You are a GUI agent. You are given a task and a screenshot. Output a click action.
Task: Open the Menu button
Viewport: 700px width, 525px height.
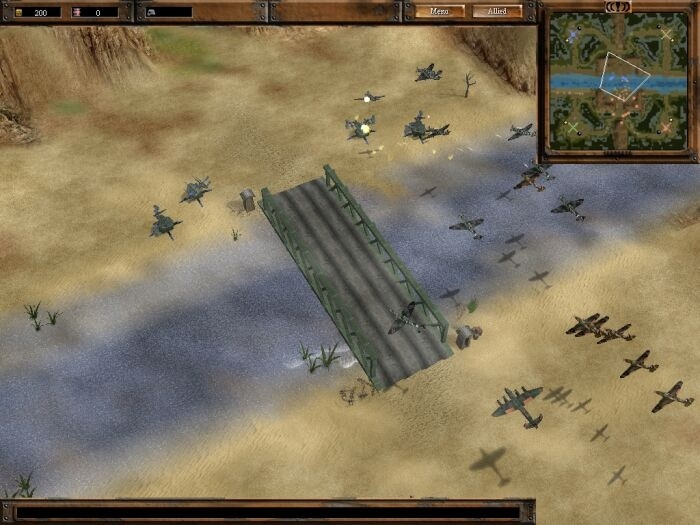440,12
